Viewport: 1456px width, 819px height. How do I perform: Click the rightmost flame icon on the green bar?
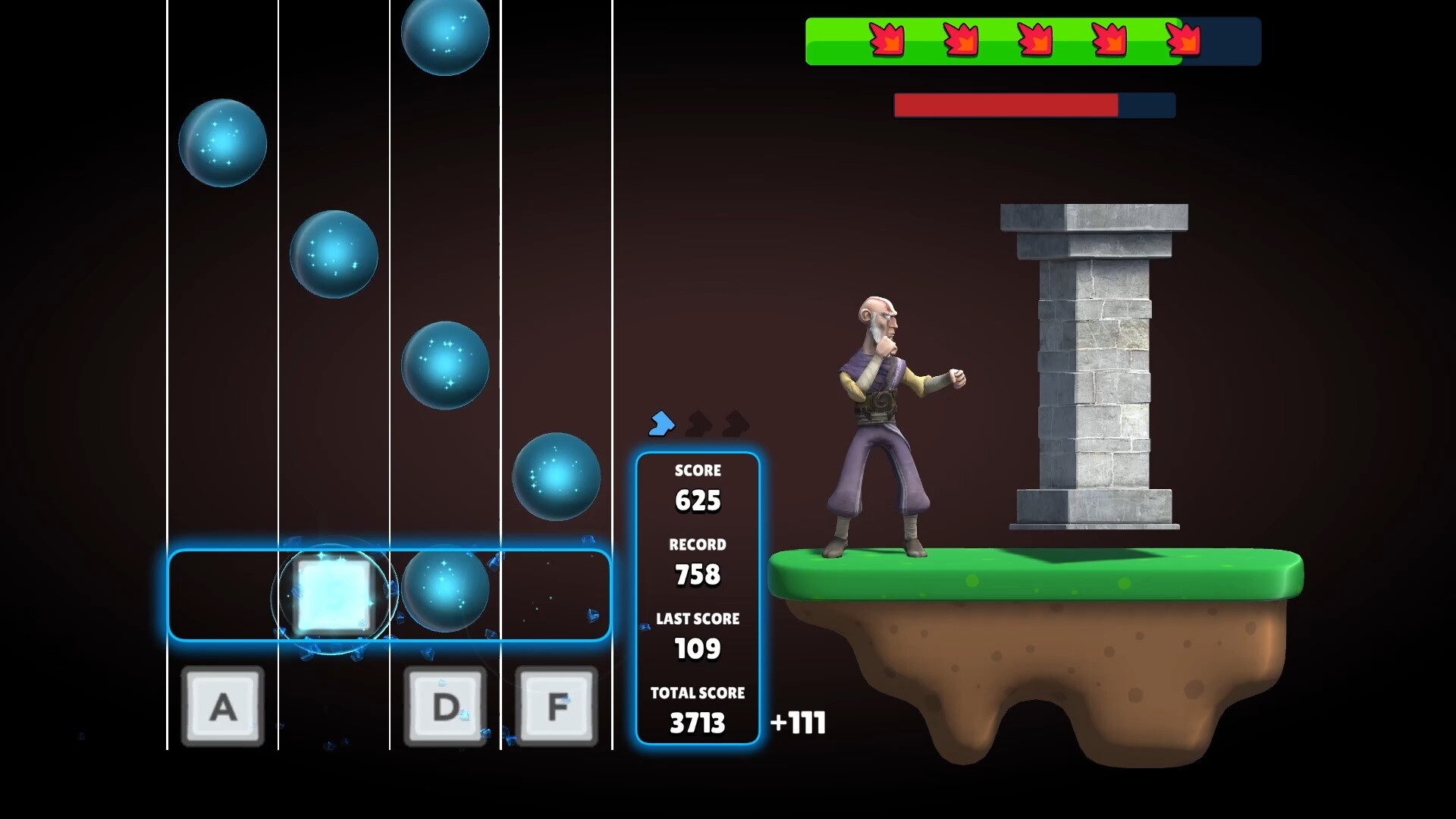[x=1185, y=39]
